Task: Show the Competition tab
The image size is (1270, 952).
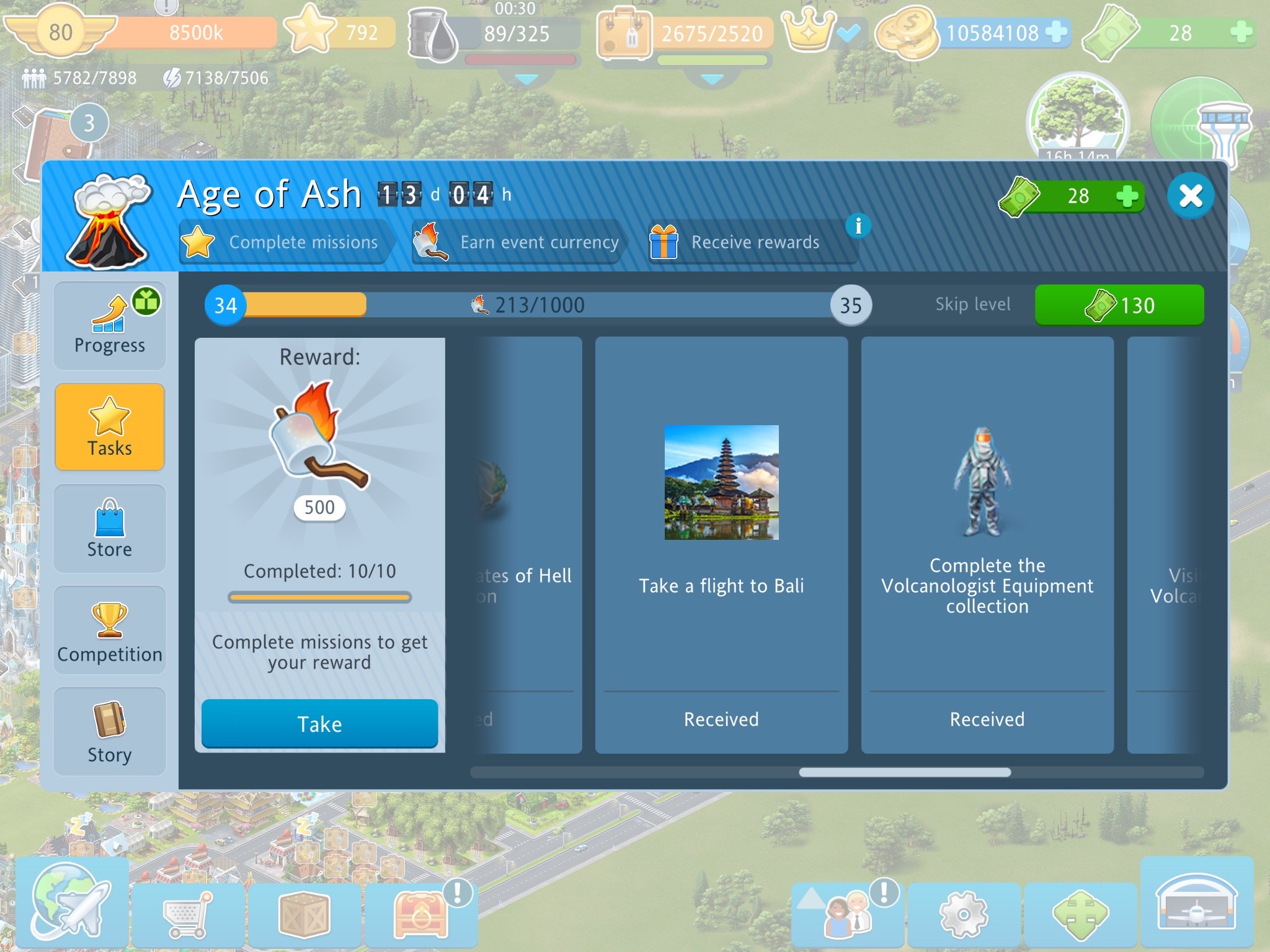Action: click(x=110, y=630)
